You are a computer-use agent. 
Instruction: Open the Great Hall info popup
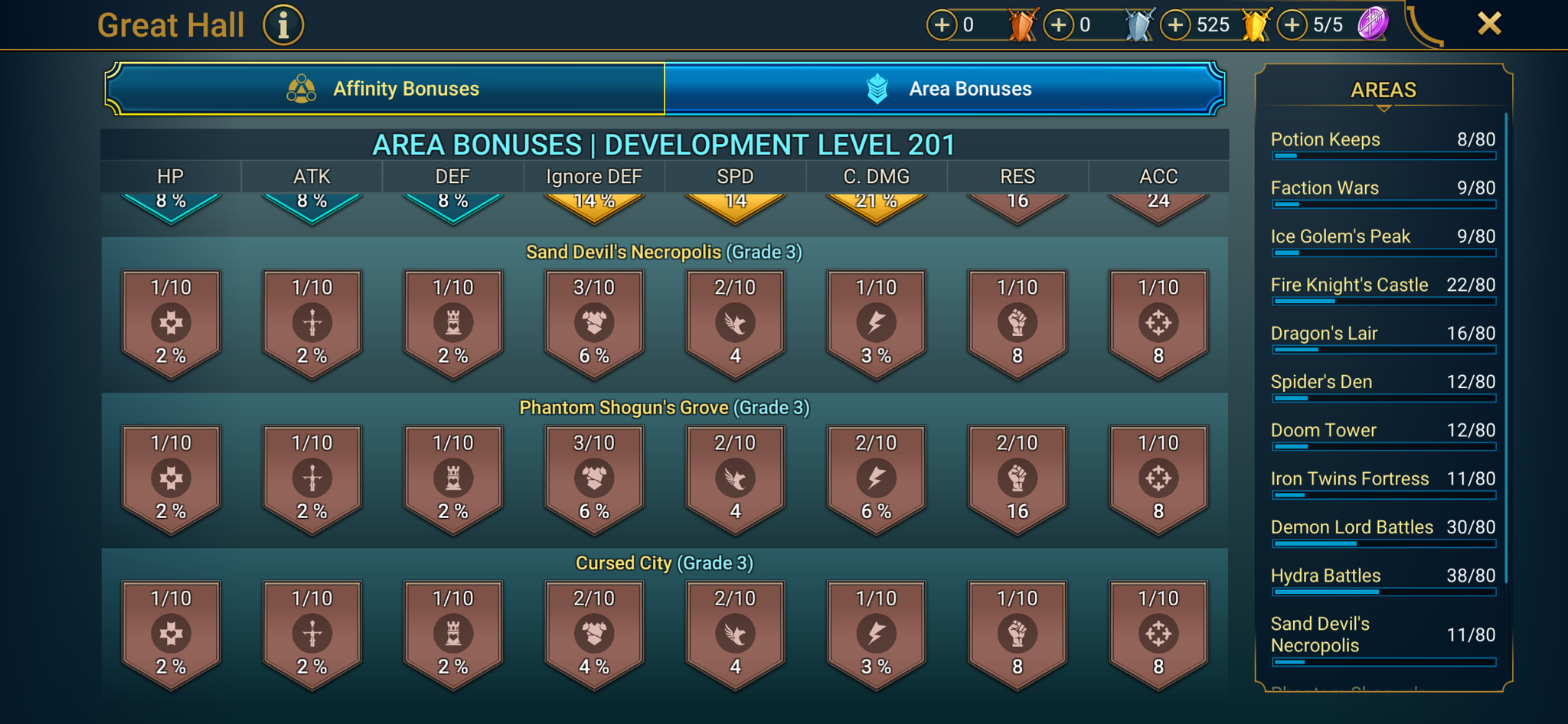click(283, 24)
